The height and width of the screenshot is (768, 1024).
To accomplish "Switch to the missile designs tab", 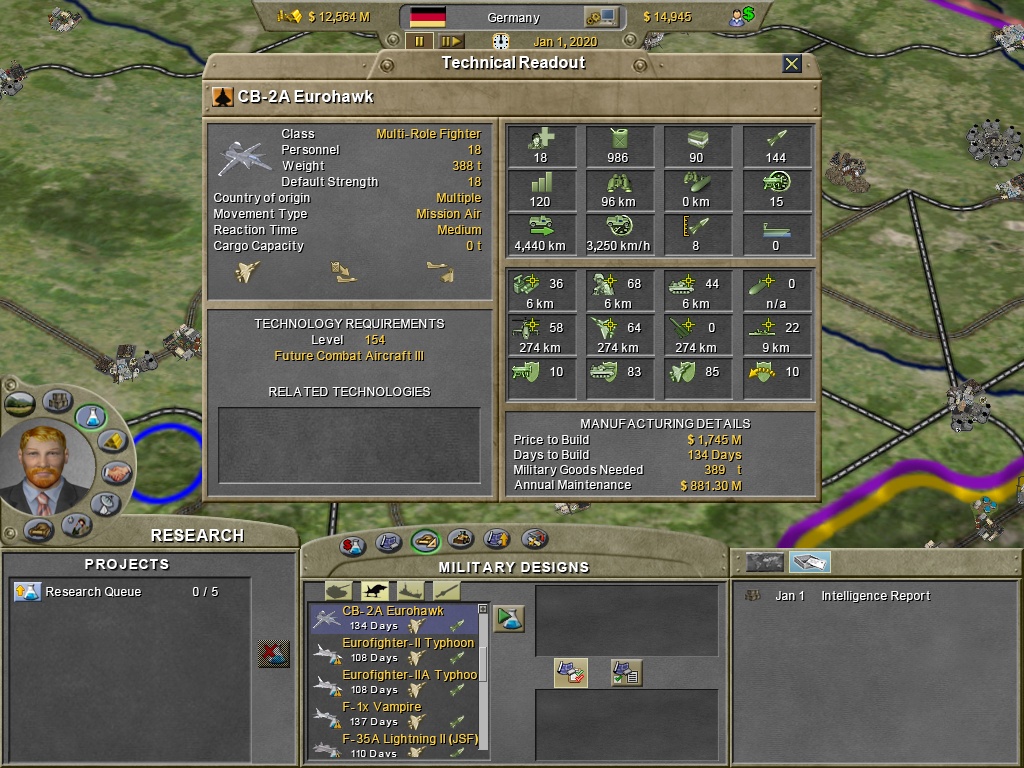I will (447, 590).
